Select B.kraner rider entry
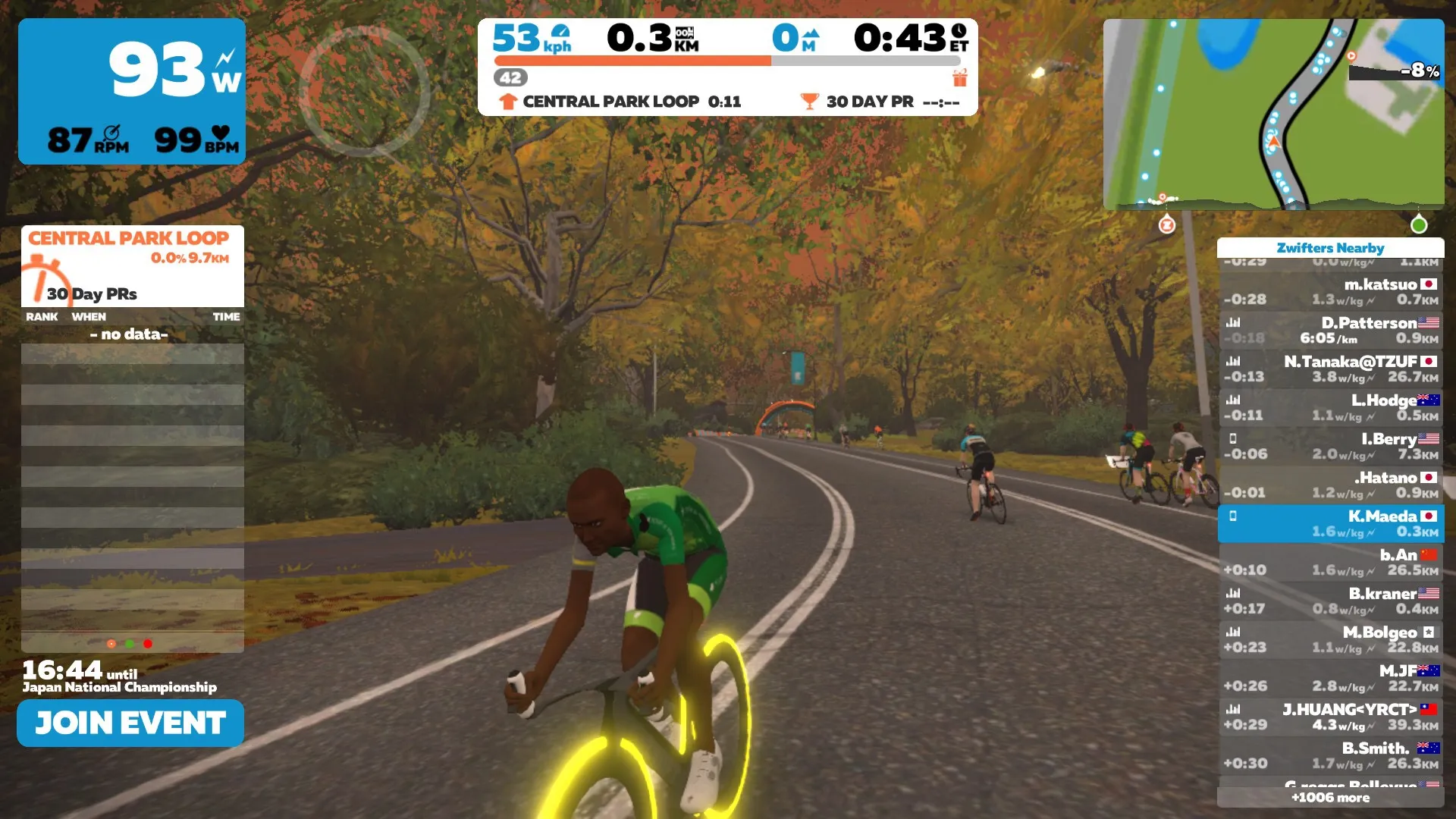1456x819 pixels. pos(1331,601)
